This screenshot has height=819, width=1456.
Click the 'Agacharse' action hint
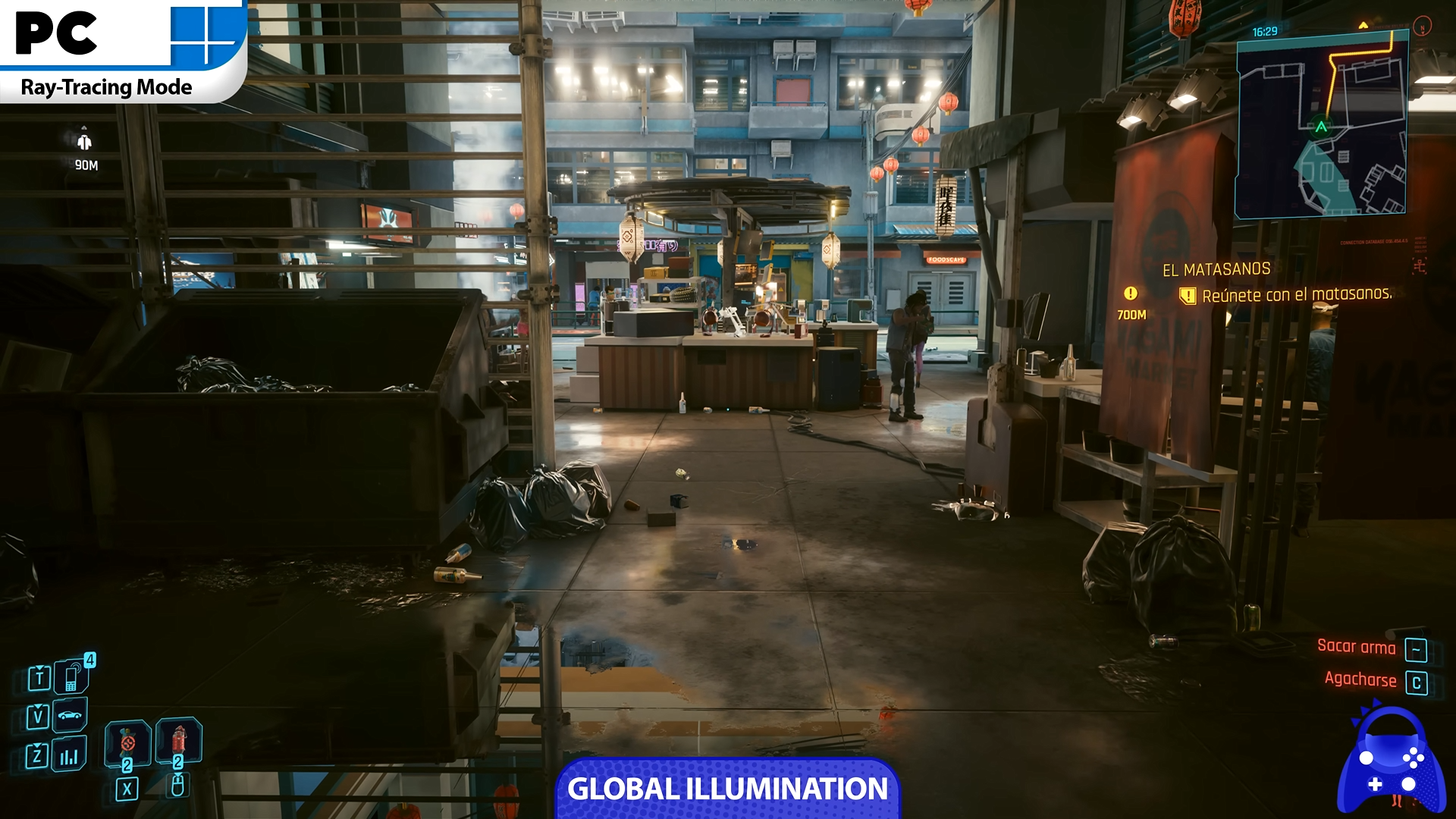[1360, 679]
